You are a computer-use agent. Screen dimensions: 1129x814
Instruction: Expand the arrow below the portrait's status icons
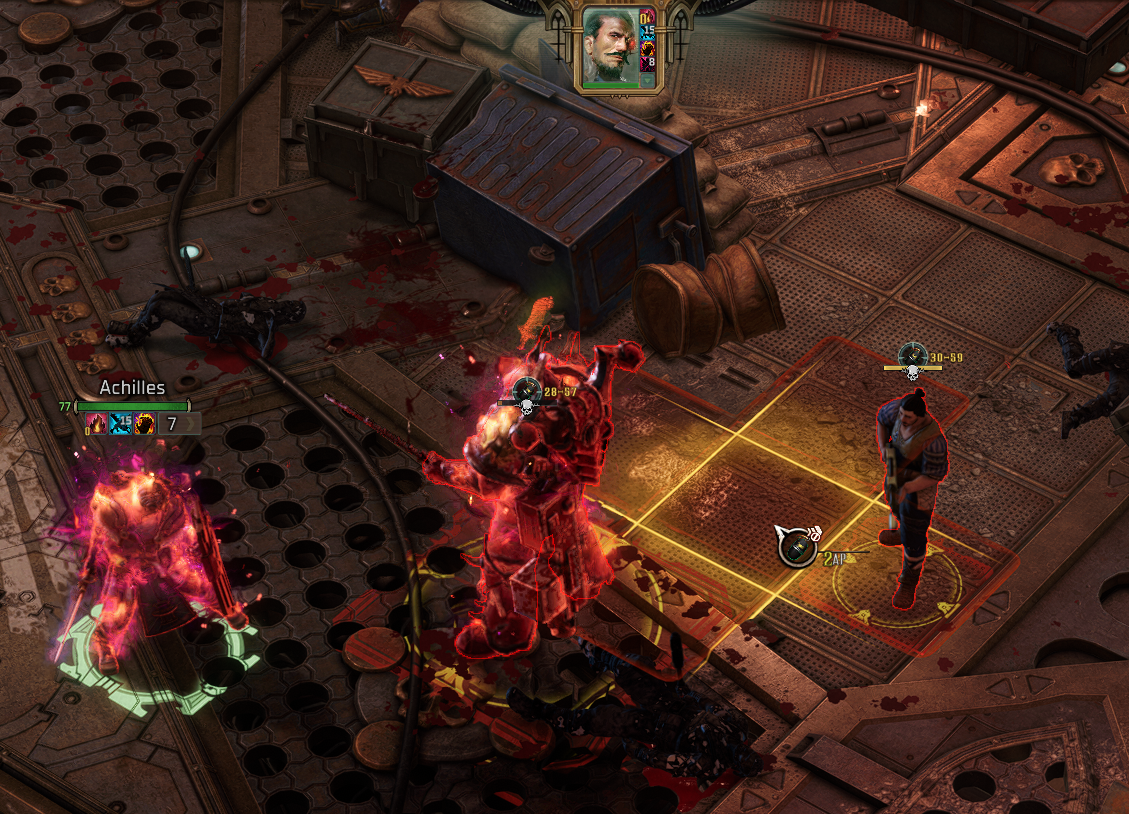pos(647,81)
